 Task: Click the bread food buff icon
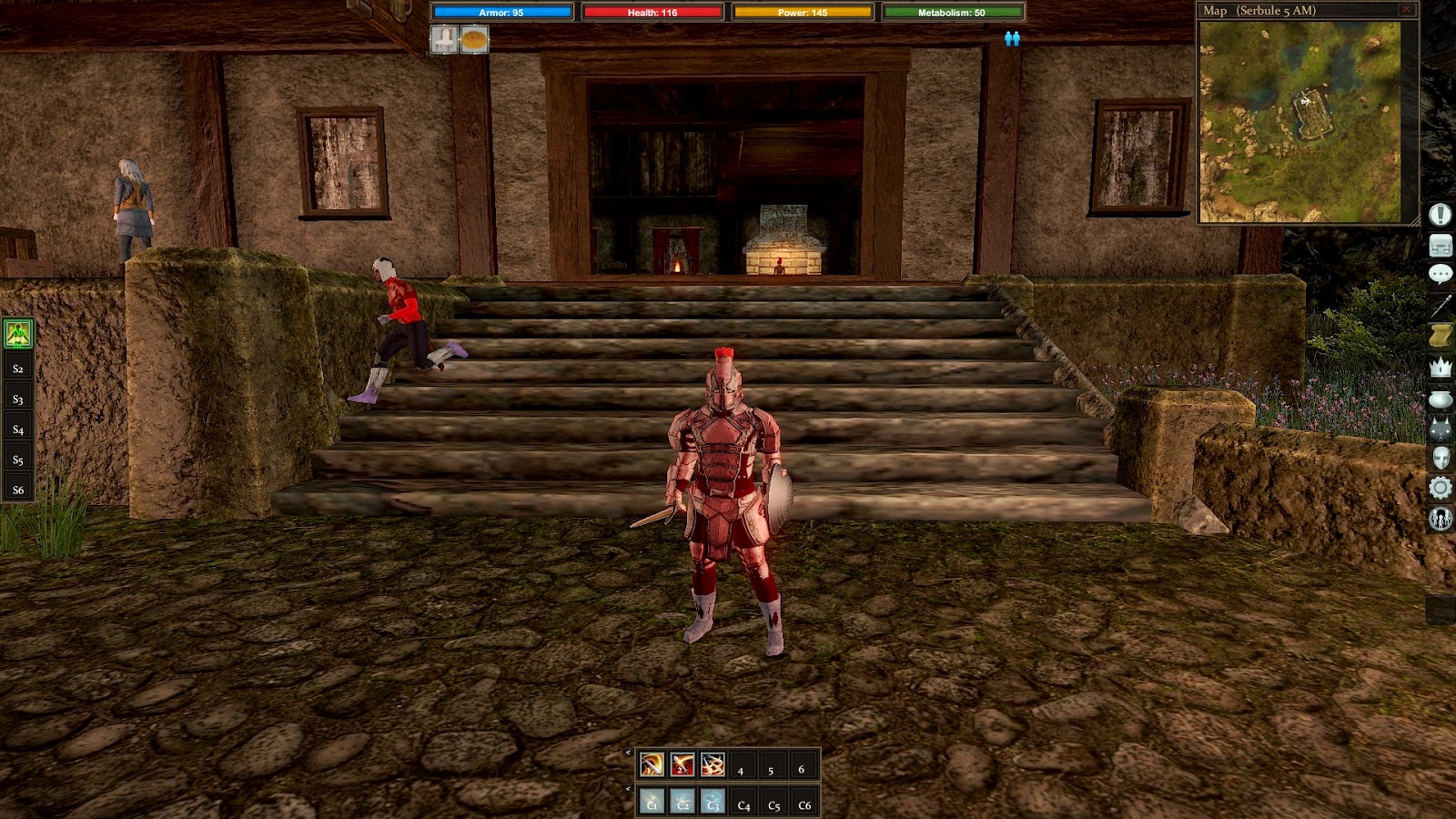click(474, 39)
